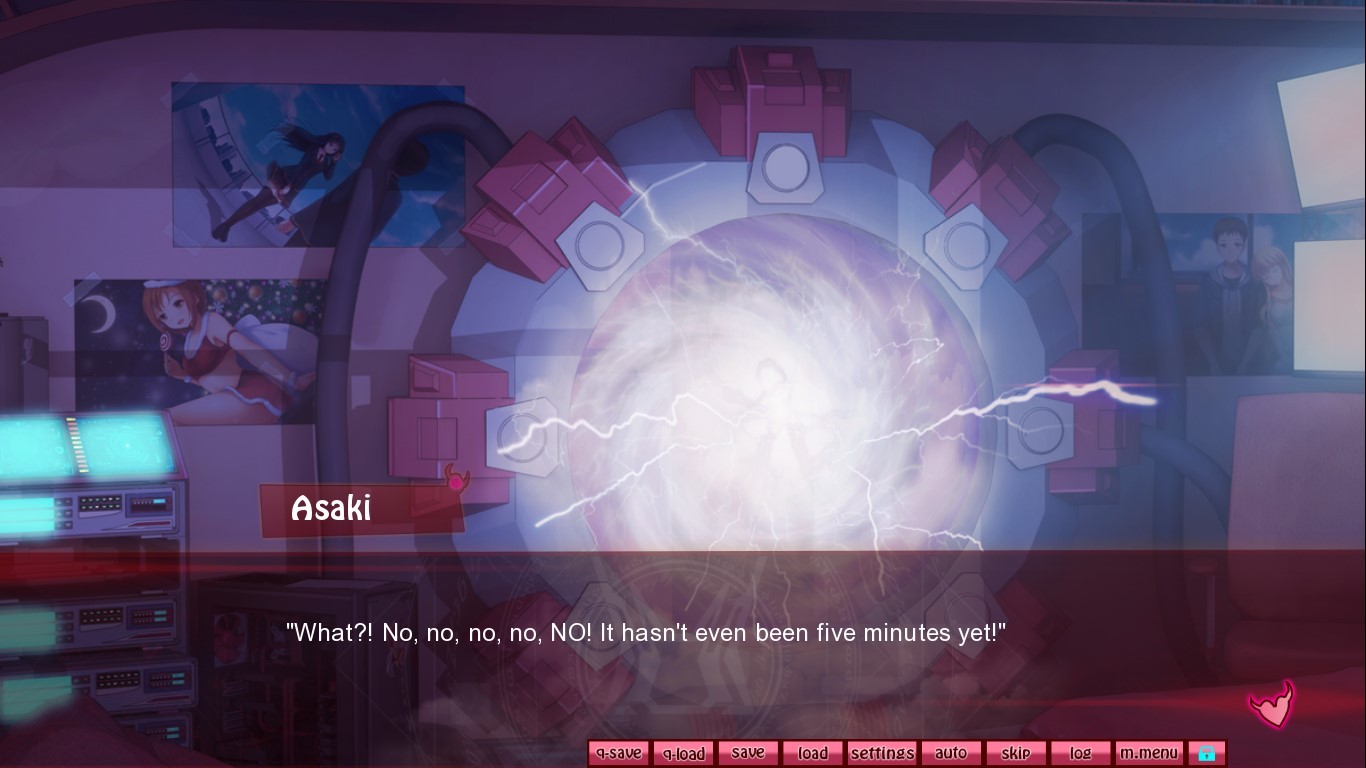
Task: Enable auto-read mode
Action: point(951,752)
